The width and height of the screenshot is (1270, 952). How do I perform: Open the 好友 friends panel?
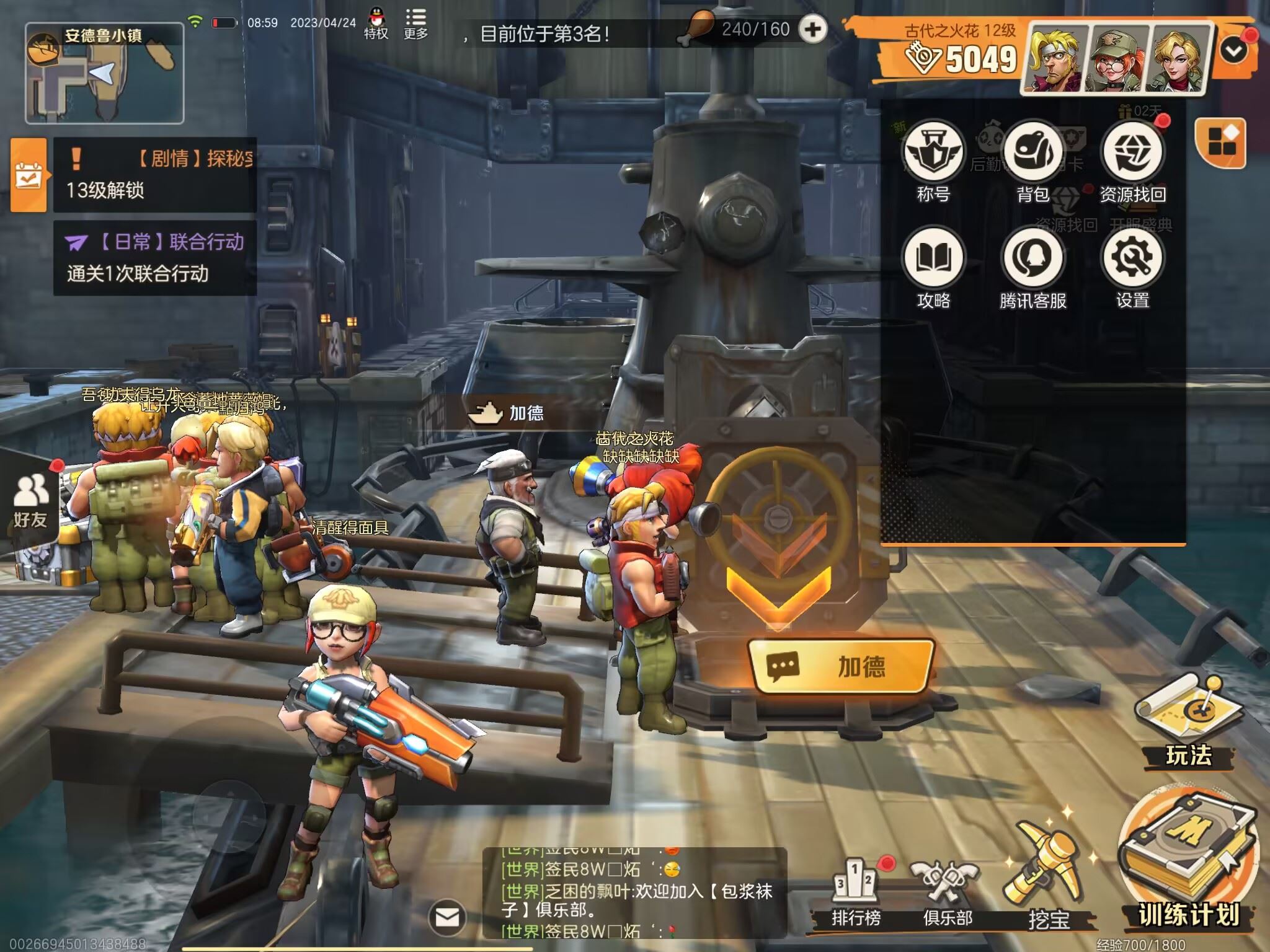pyautogui.click(x=30, y=501)
